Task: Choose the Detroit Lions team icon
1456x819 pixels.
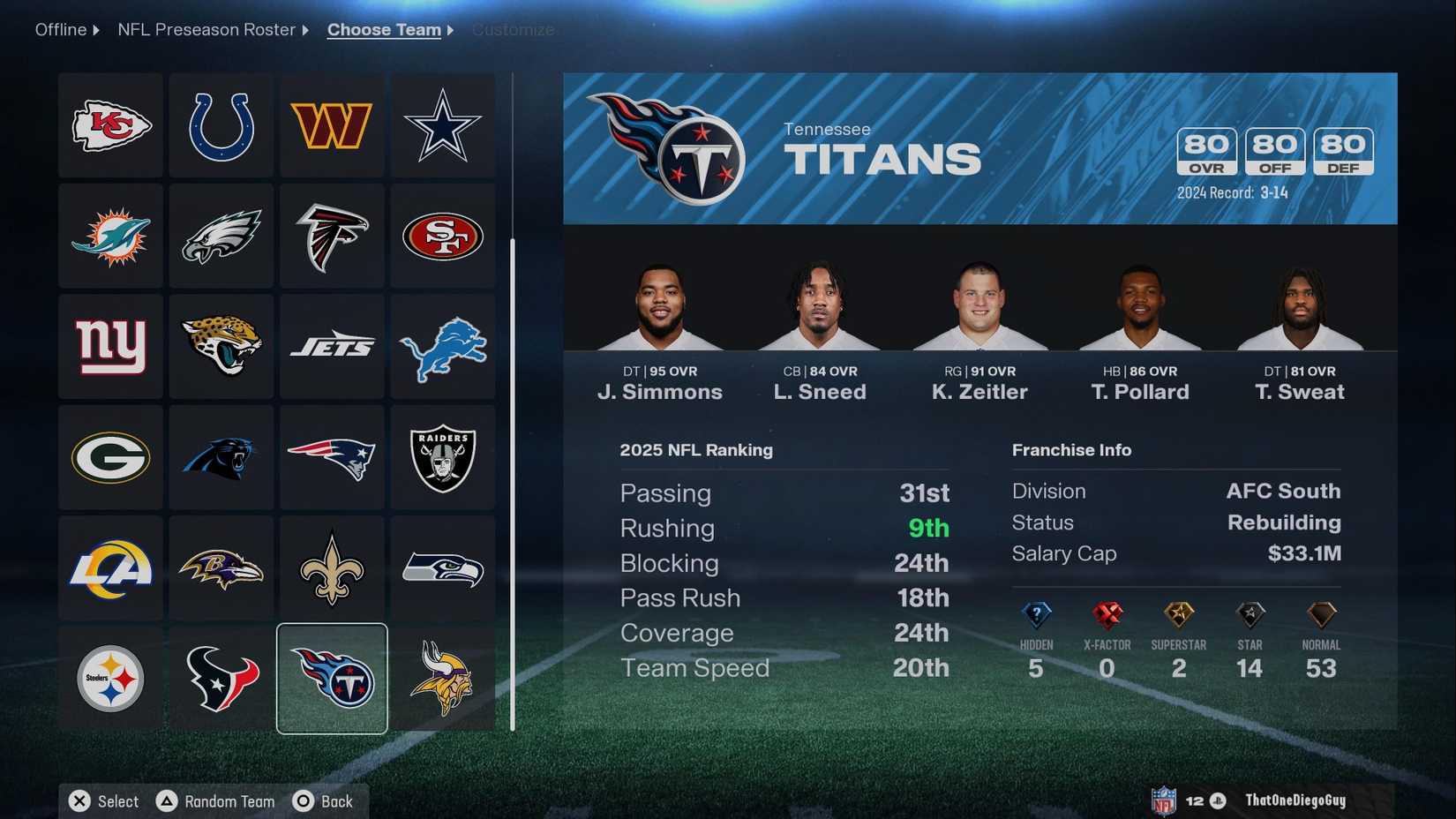Action: click(x=443, y=347)
